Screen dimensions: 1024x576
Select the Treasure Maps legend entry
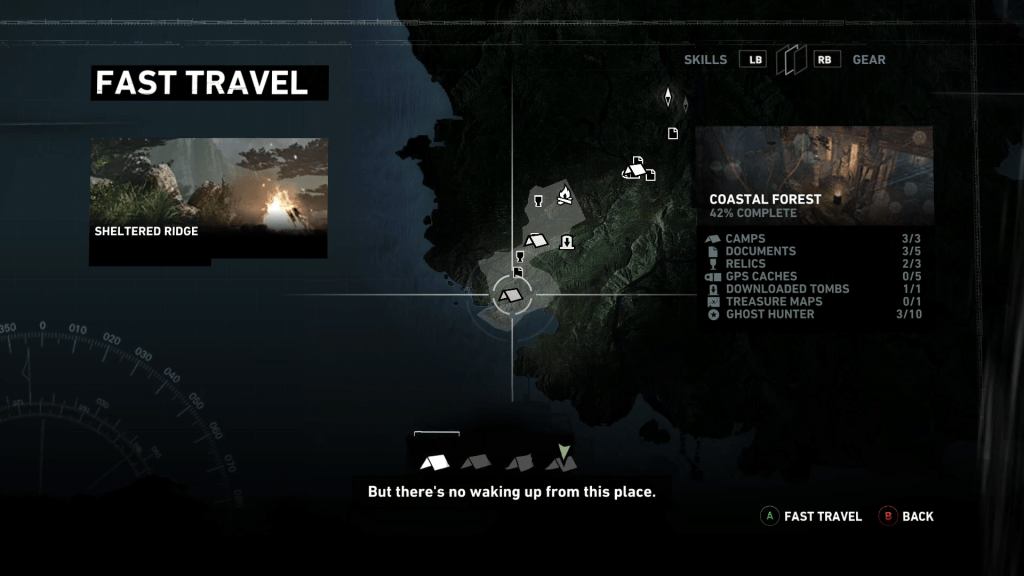(774, 302)
